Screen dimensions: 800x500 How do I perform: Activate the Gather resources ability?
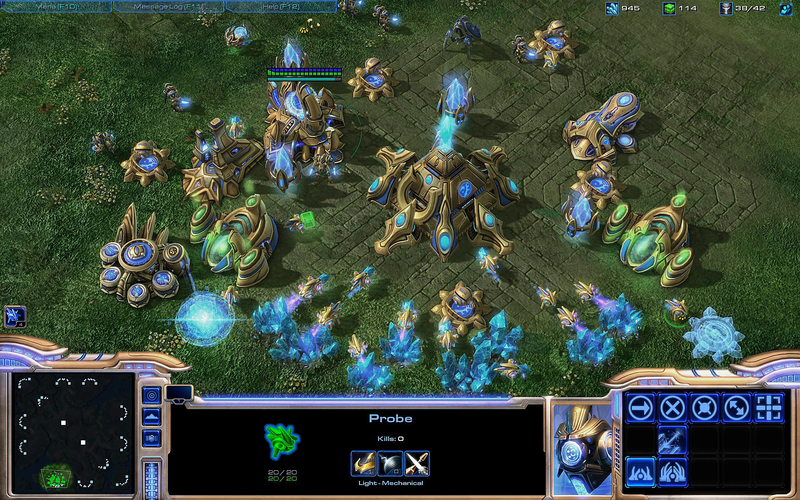pyautogui.click(x=673, y=439)
